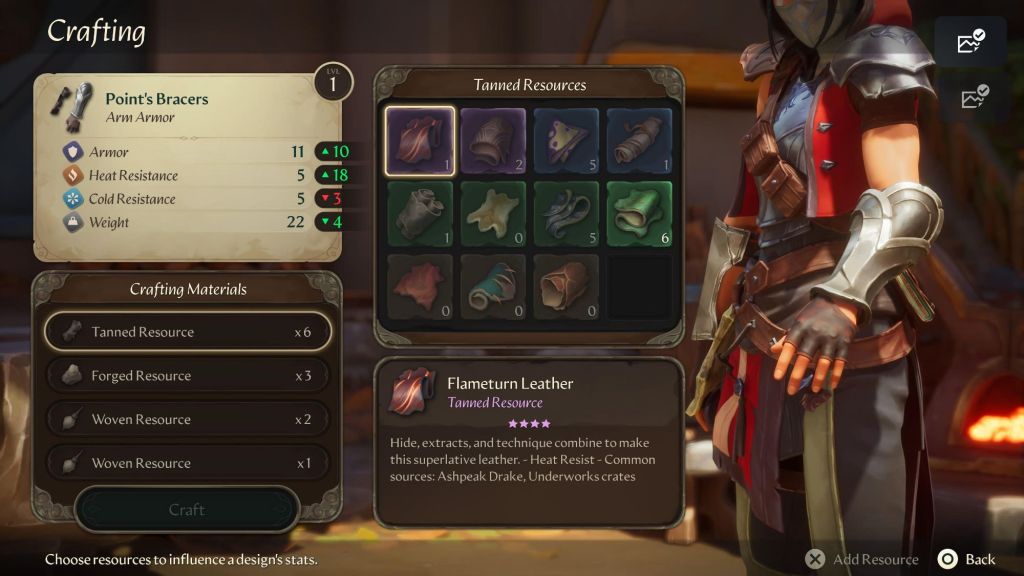Select the pale cream animal pelt slot
Viewport: 1024px width, 576px height.
pos(492,214)
